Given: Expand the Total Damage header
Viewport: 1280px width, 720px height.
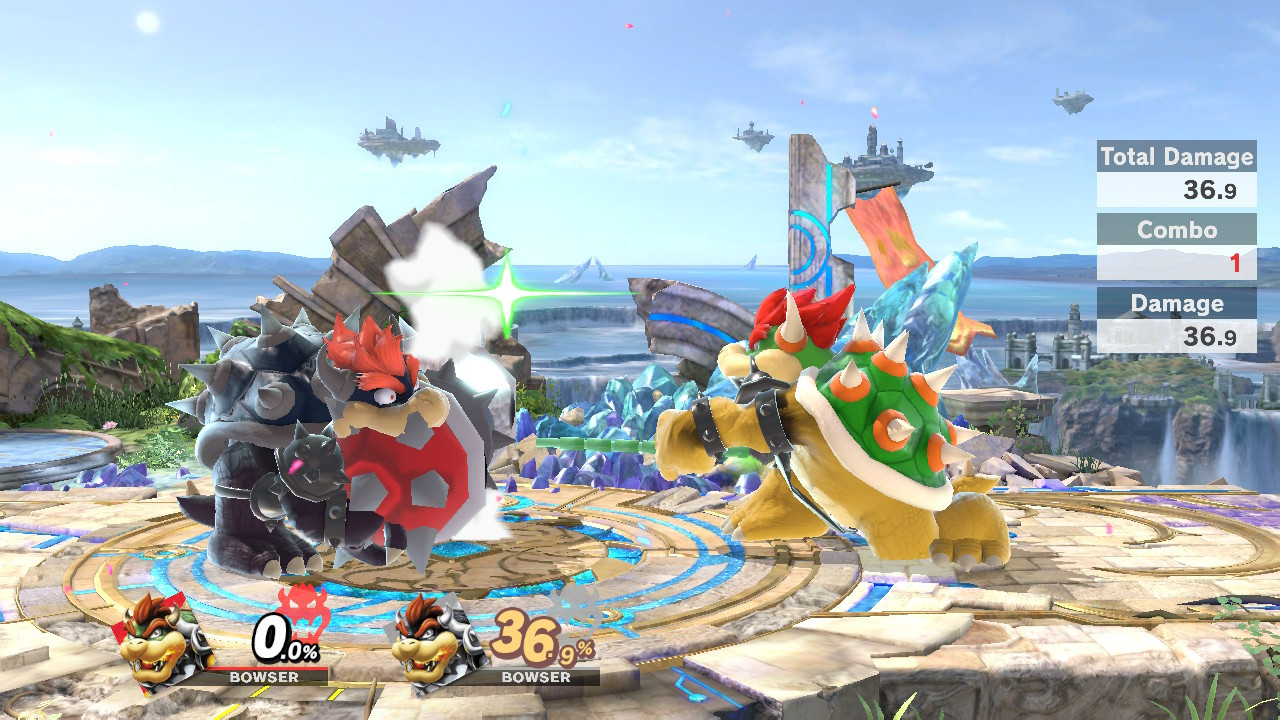Looking at the screenshot, I should click(1175, 157).
